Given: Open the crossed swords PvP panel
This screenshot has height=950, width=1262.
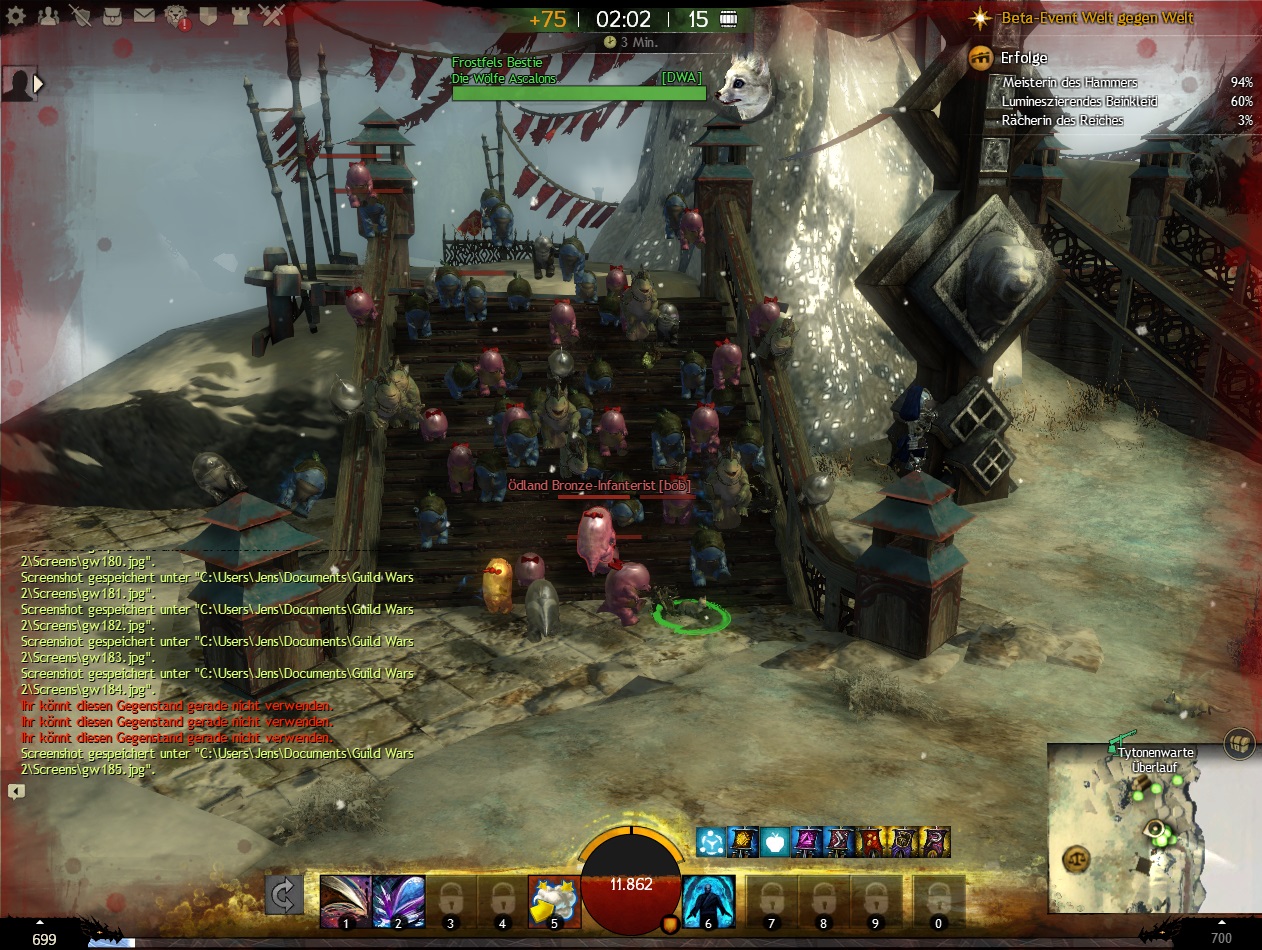Looking at the screenshot, I should (272, 16).
